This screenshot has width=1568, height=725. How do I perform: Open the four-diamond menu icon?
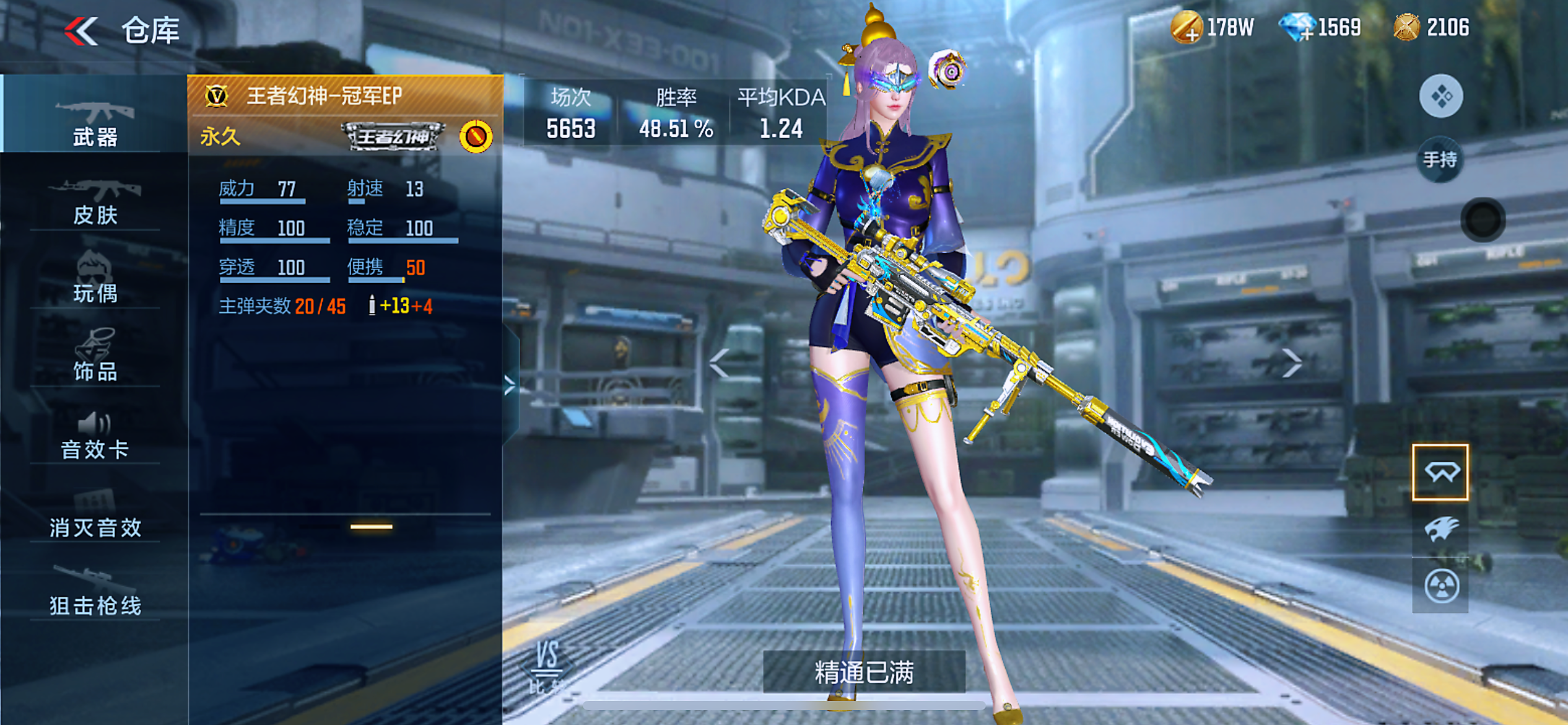pyautogui.click(x=1441, y=96)
